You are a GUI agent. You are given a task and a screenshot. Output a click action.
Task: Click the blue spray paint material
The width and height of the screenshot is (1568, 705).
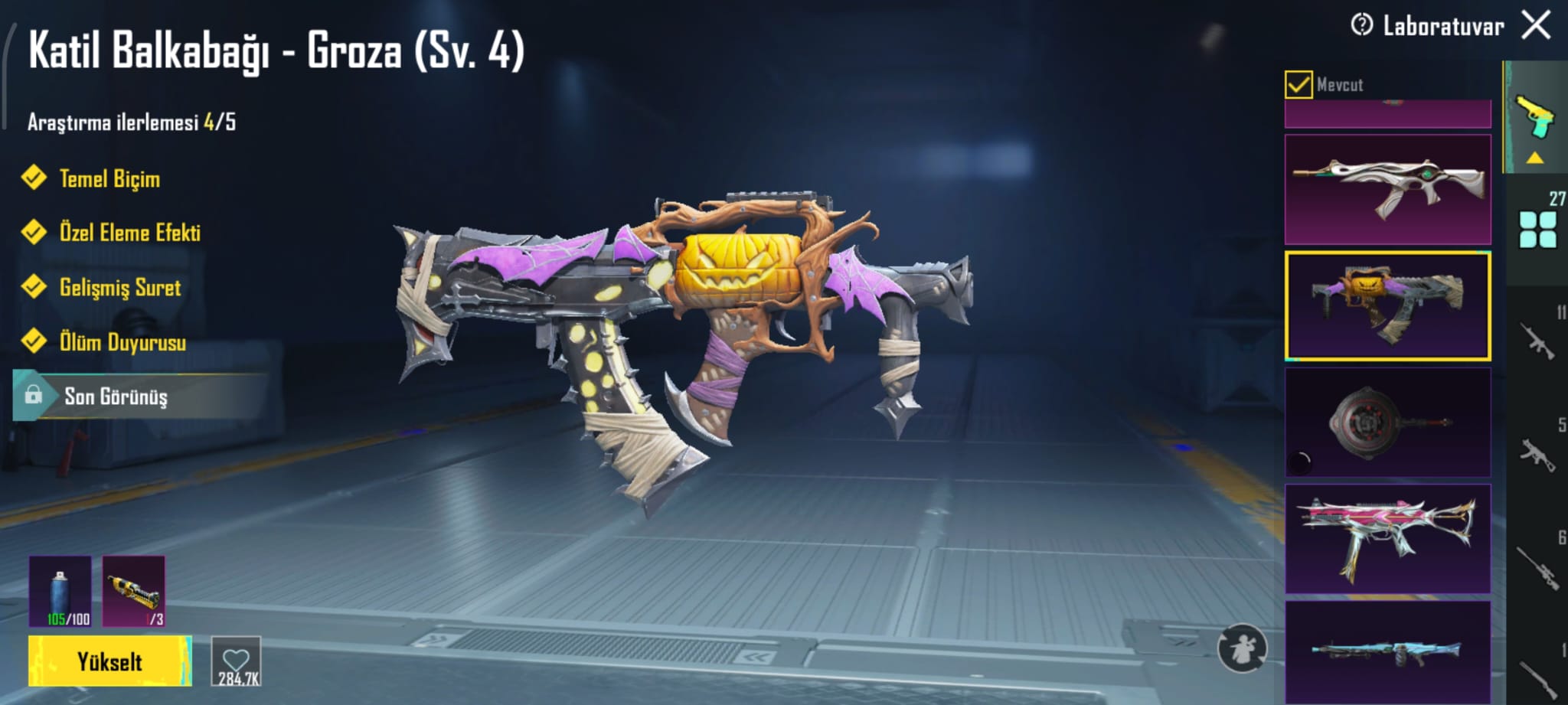point(60,592)
